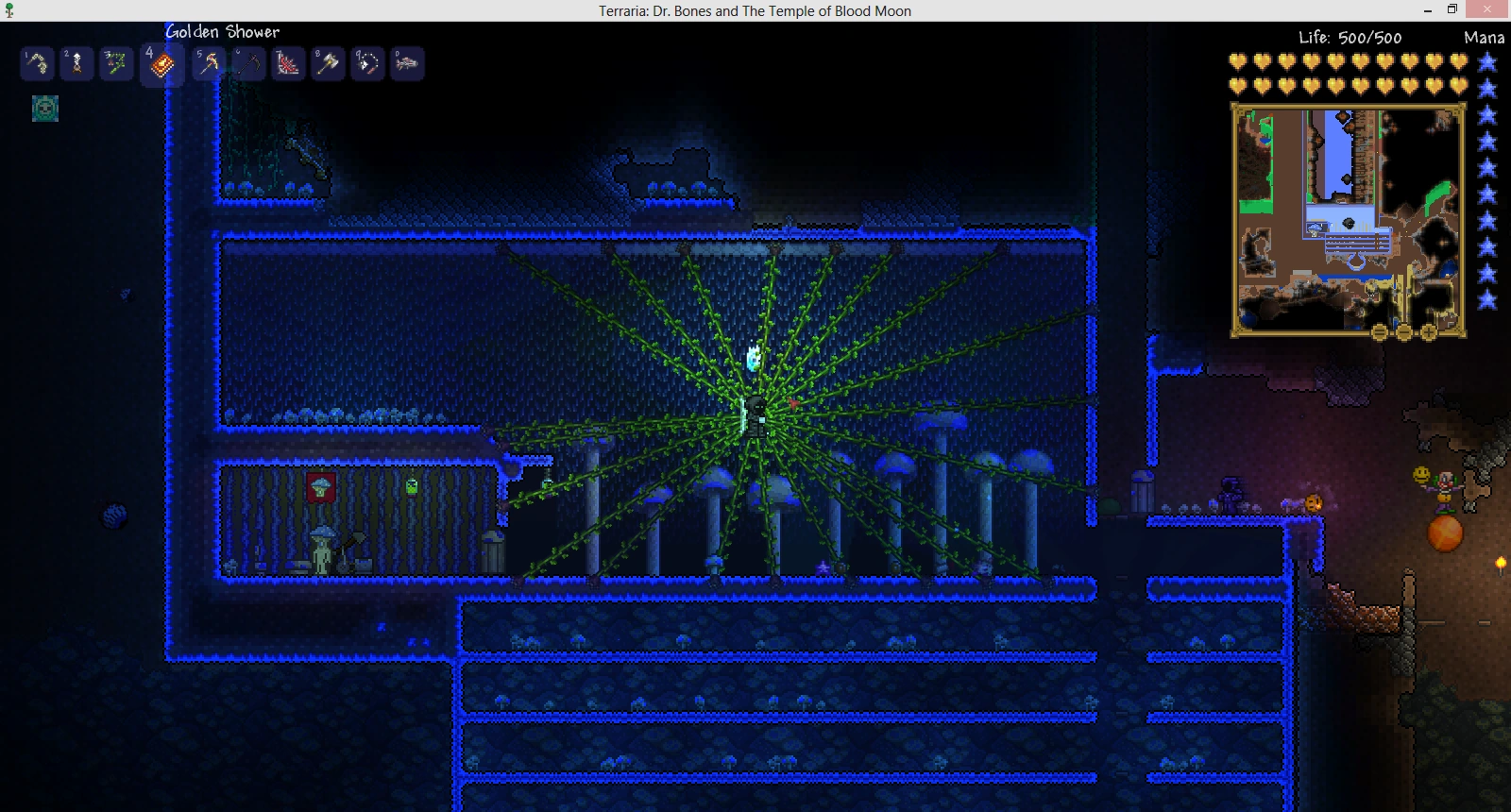Click the player marker on the minimap
This screenshot has width=1511, height=812.
coord(1349,223)
